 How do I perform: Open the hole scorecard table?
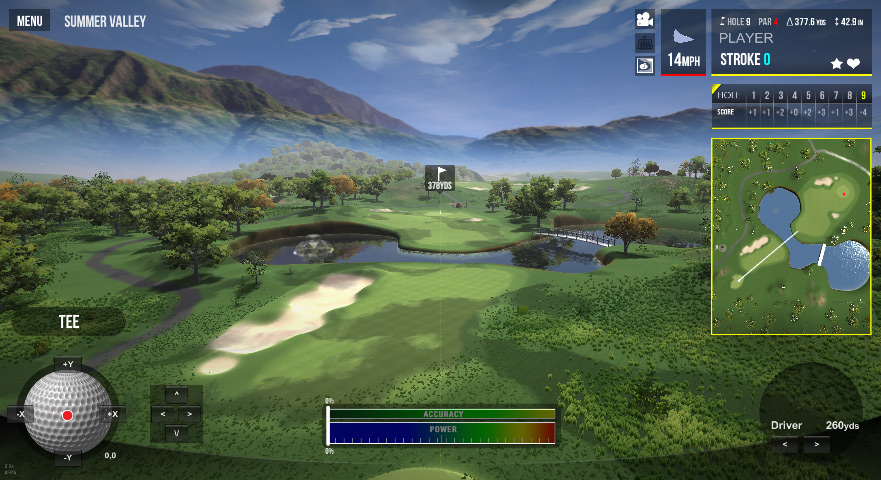coord(791,104)
